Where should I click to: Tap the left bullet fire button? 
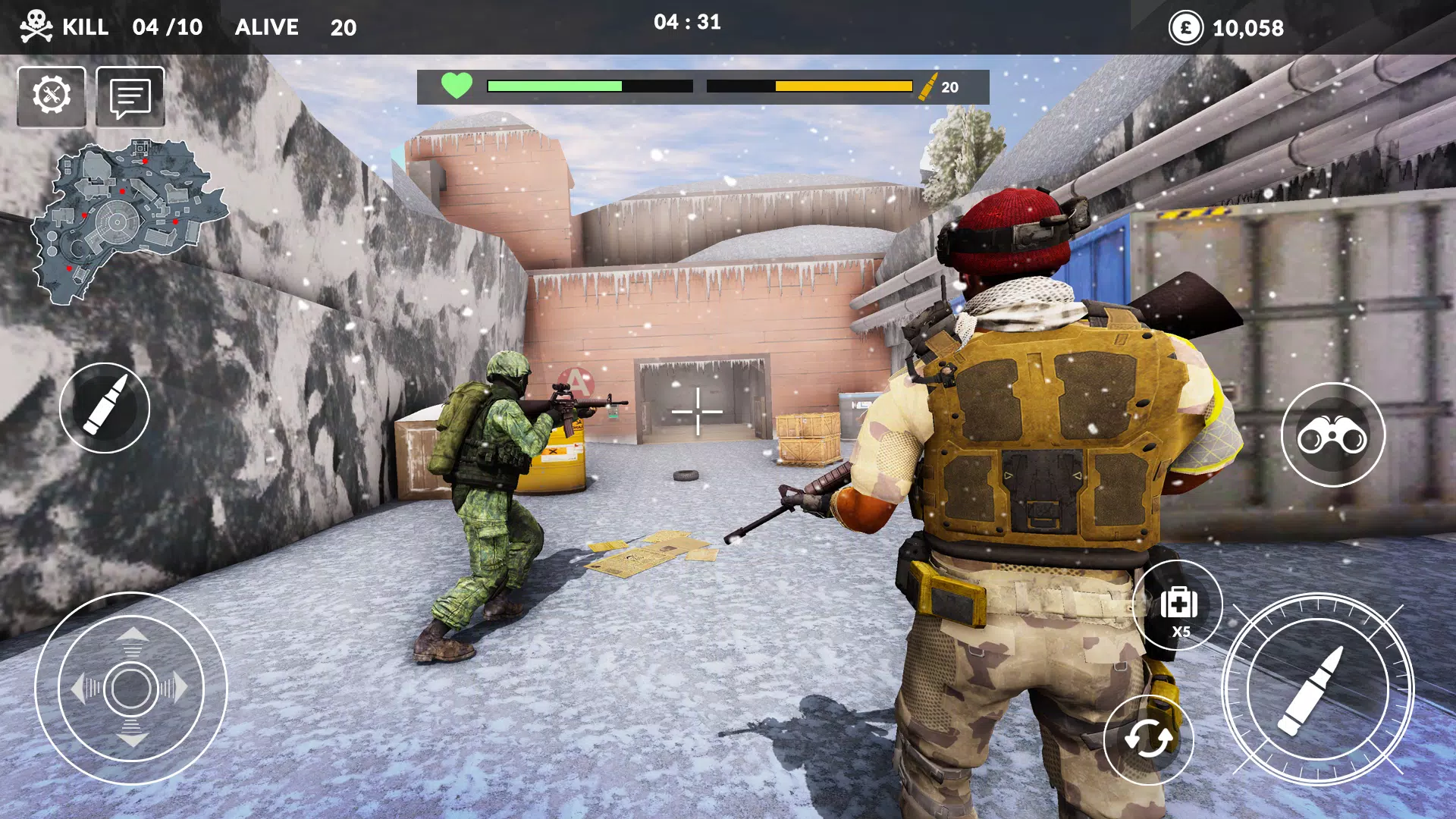(x=104, y=409)
